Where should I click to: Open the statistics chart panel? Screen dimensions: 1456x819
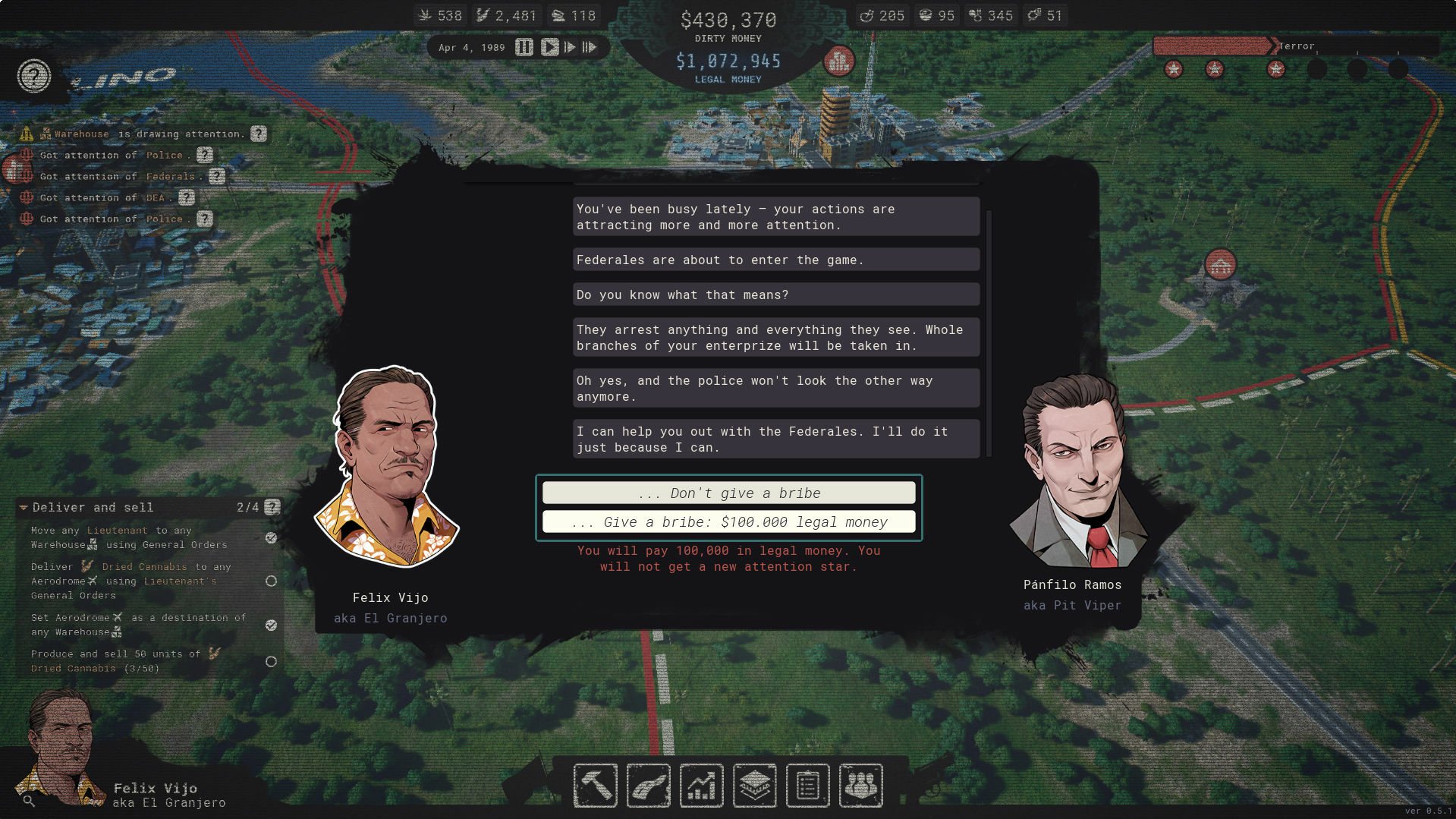[x=702, y=786]
